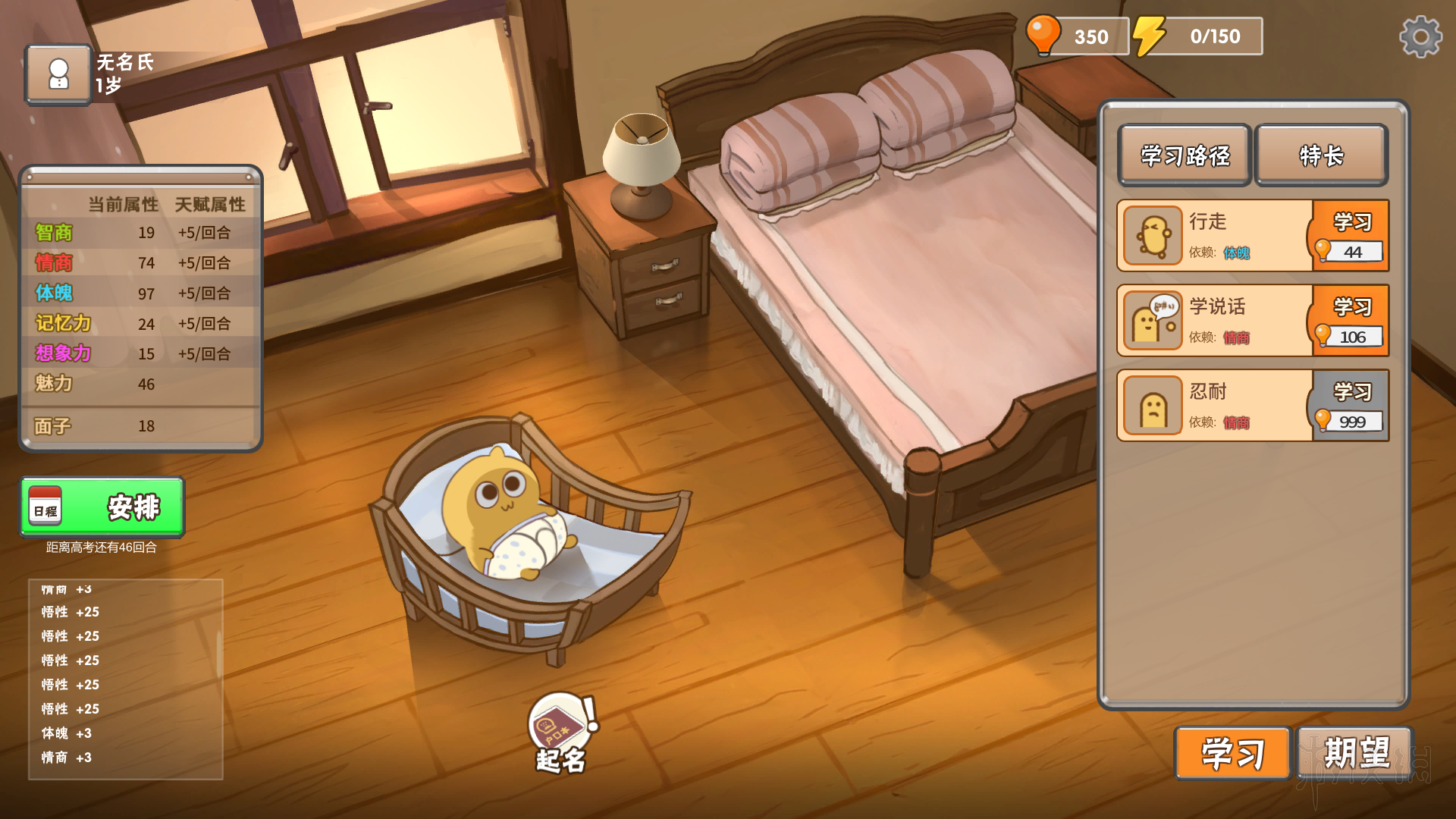The height and width of the screenshot is (819, 1456).
Task: Open the settings gear icon
Action: point(1420,36)
